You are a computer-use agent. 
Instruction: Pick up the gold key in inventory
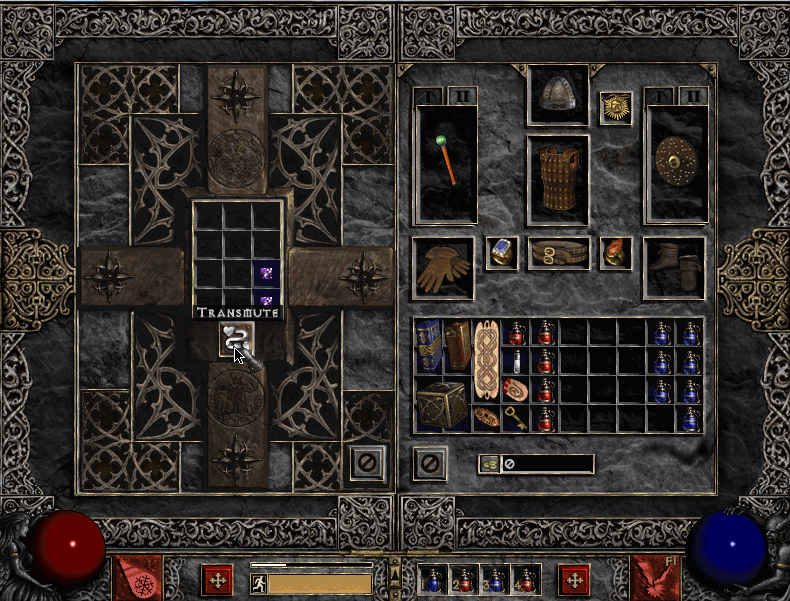click(516, 418)
